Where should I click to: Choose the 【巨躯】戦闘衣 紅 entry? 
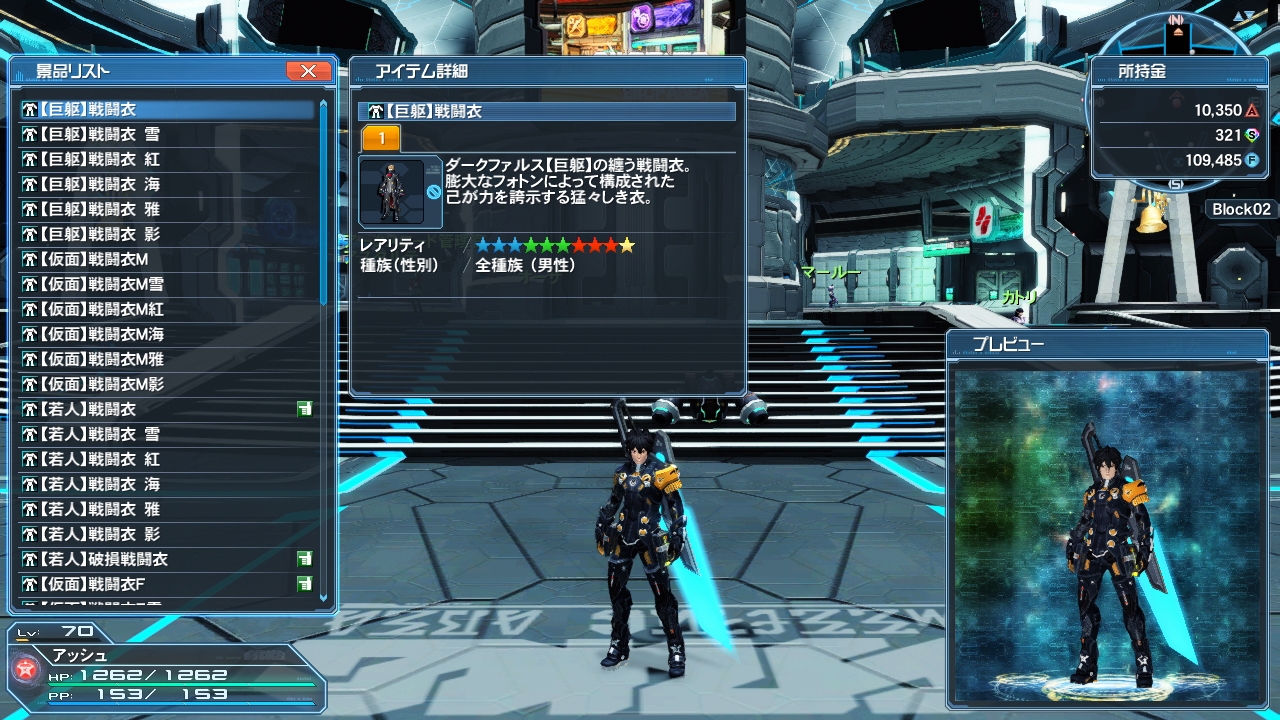click(x=100, y=159)
